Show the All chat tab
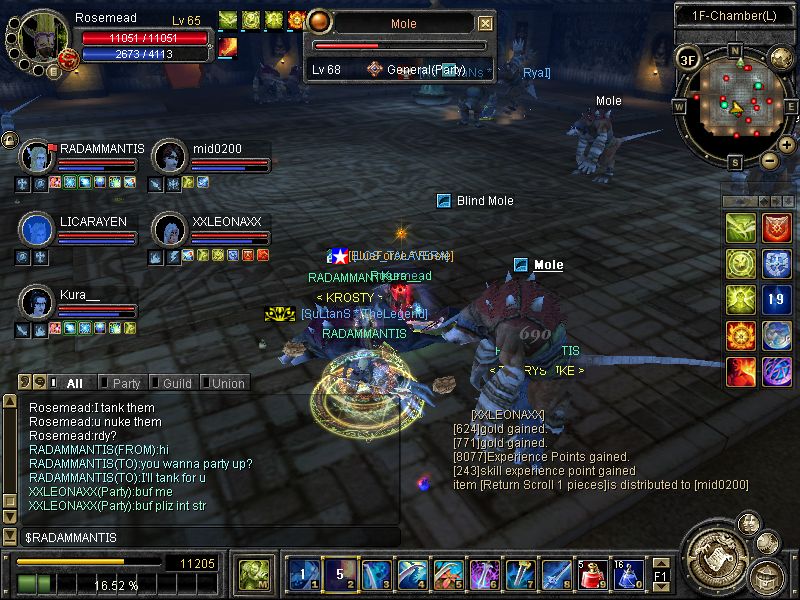This screenshot has width=800, height=600. (73, 383)
